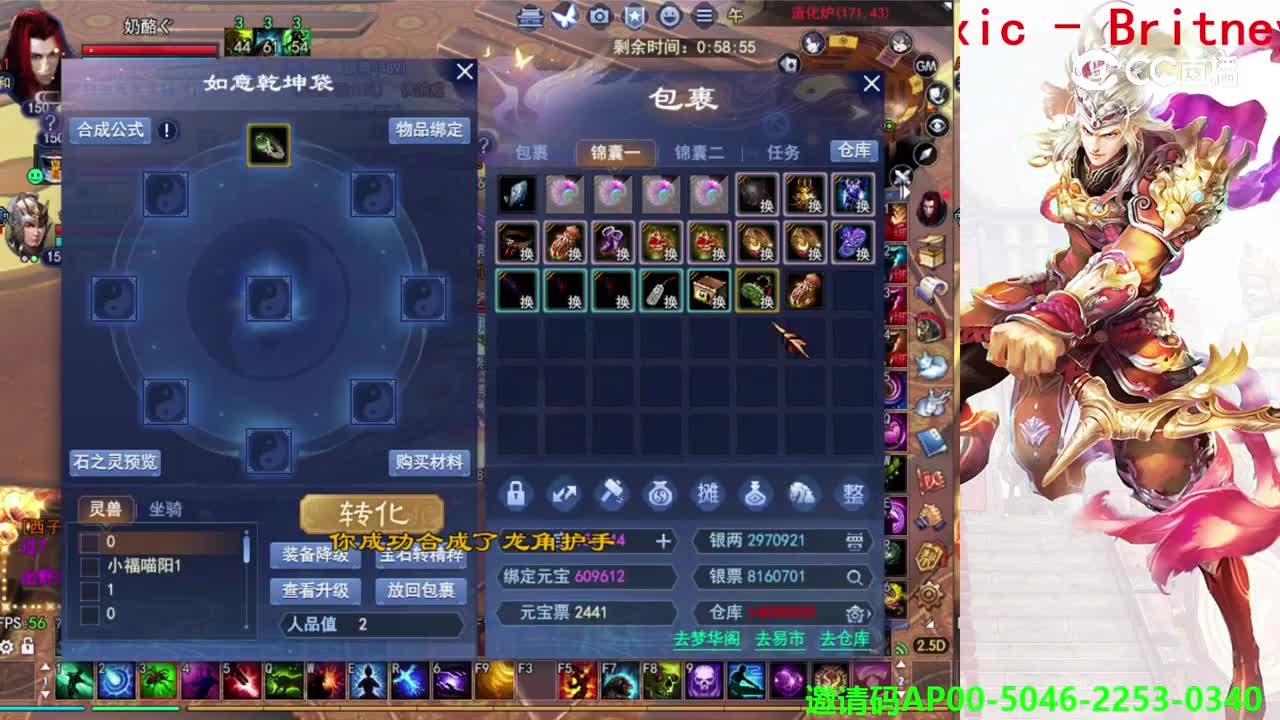Open the 合成公式 panel
1280x720 pixels.
coord(110,130)
